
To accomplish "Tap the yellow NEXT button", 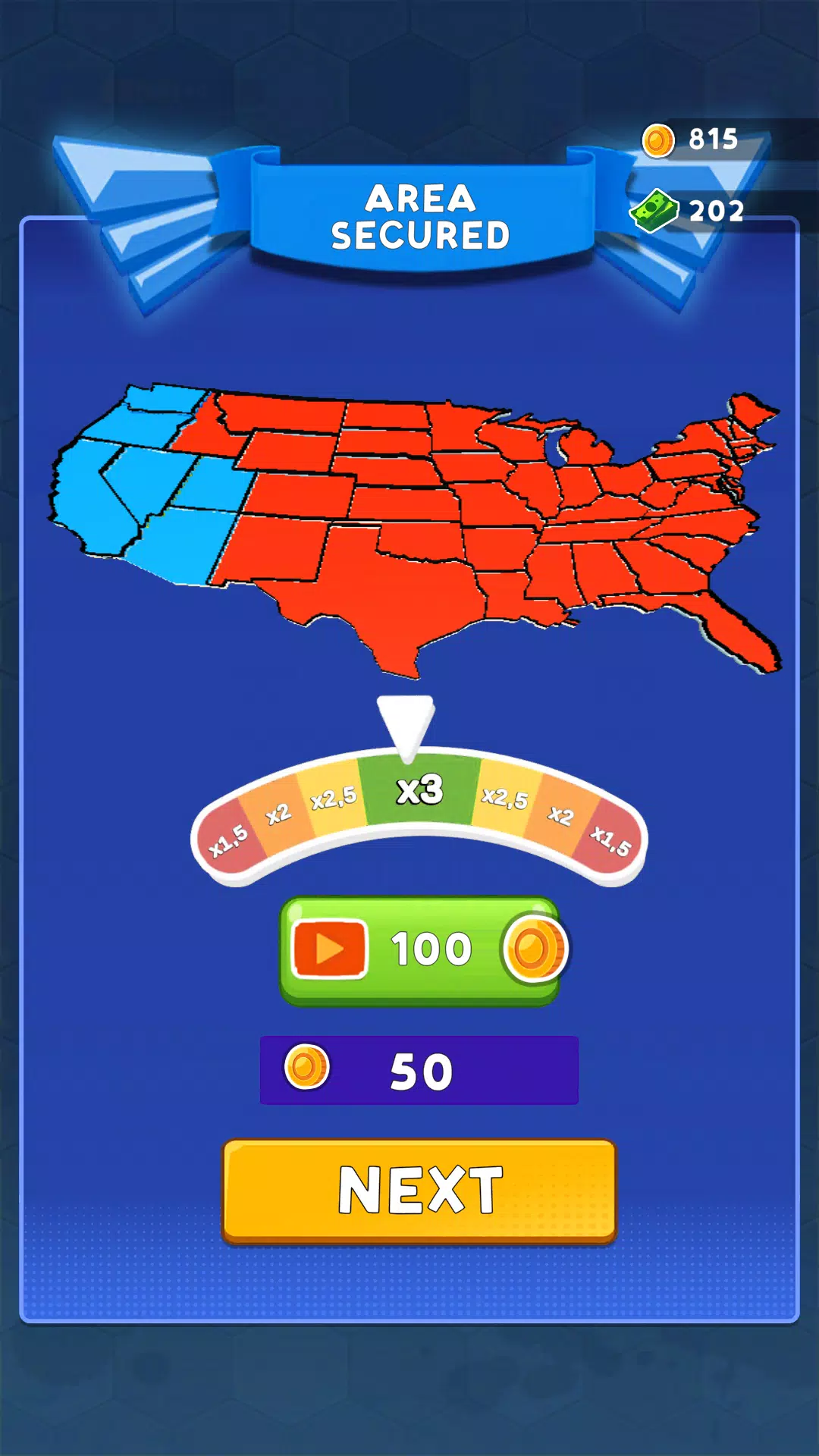I will 419,1191.
